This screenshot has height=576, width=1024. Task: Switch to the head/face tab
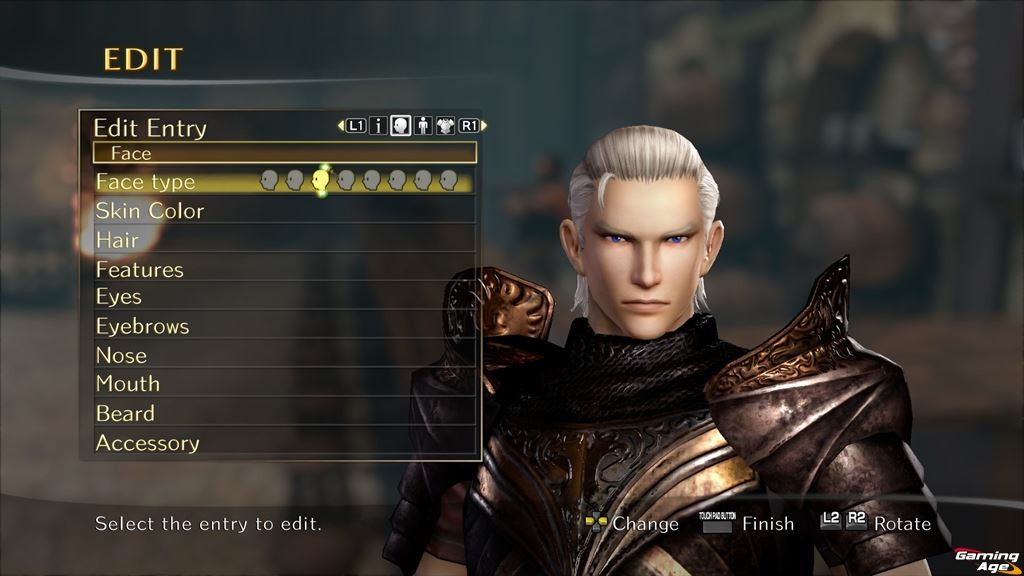(x=401, y=126)
